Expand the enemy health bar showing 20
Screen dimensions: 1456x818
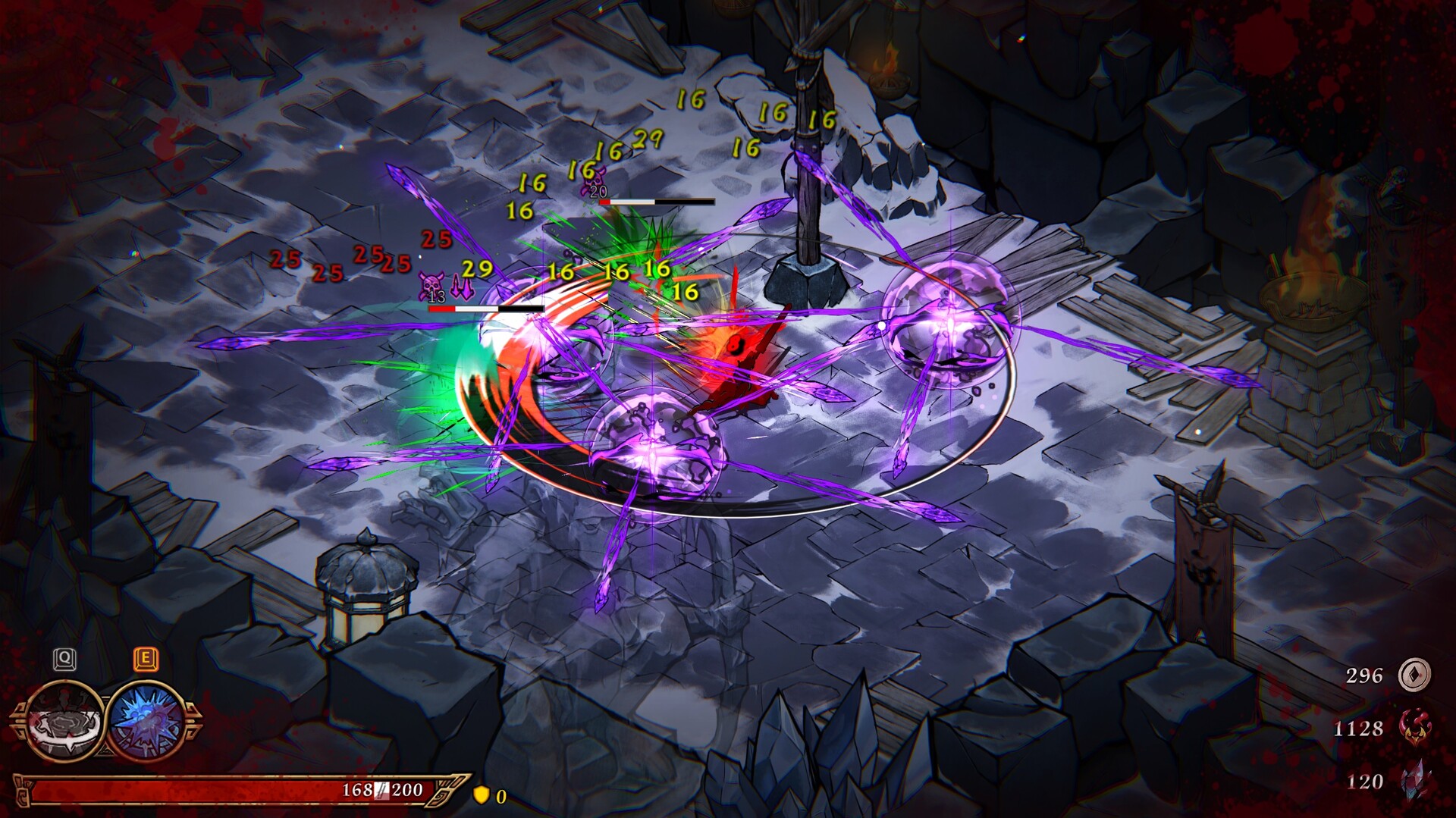[x=656, y=202]
